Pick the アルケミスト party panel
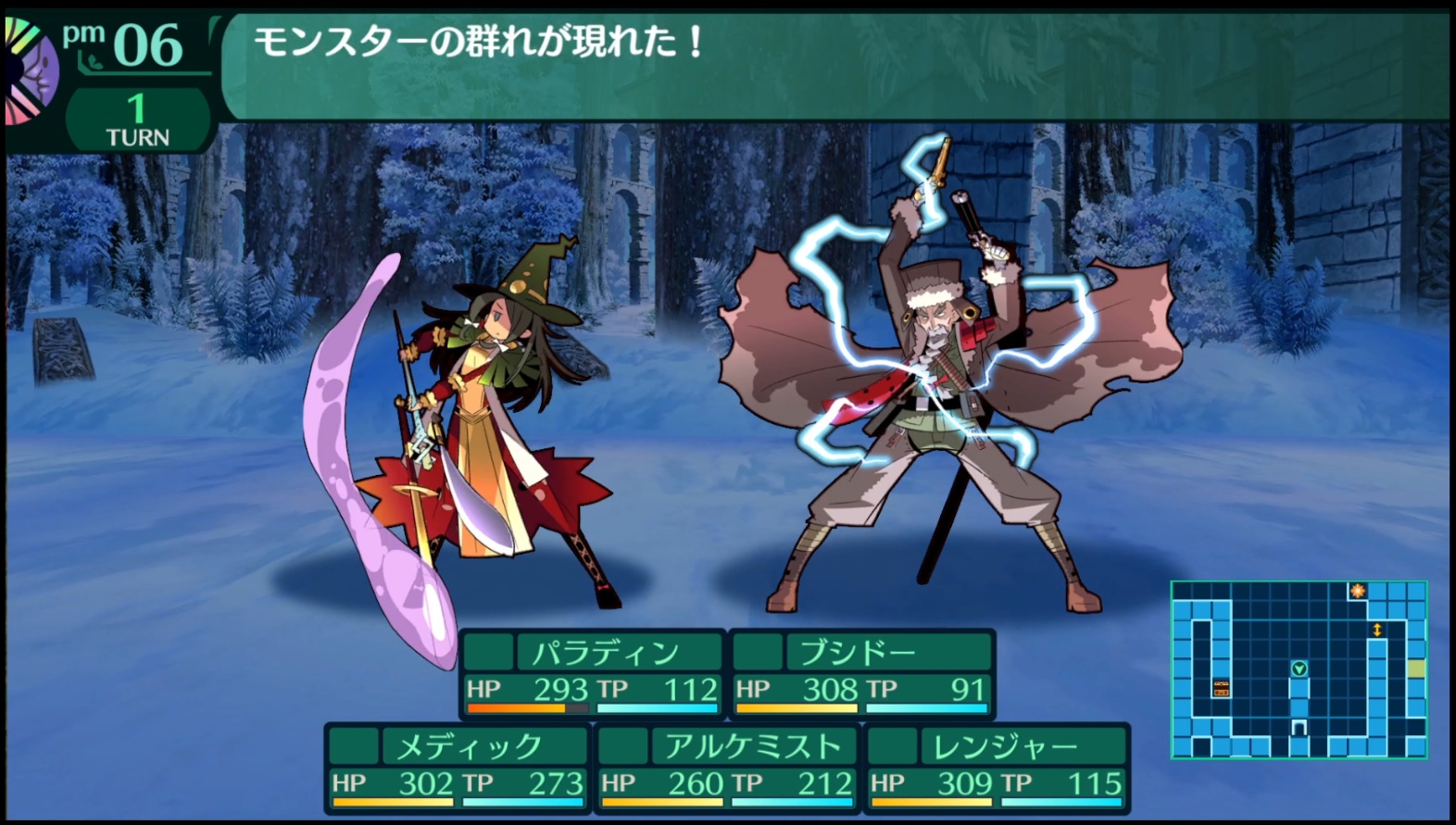Screen dimensions: 1456x825 coord(726,768)
